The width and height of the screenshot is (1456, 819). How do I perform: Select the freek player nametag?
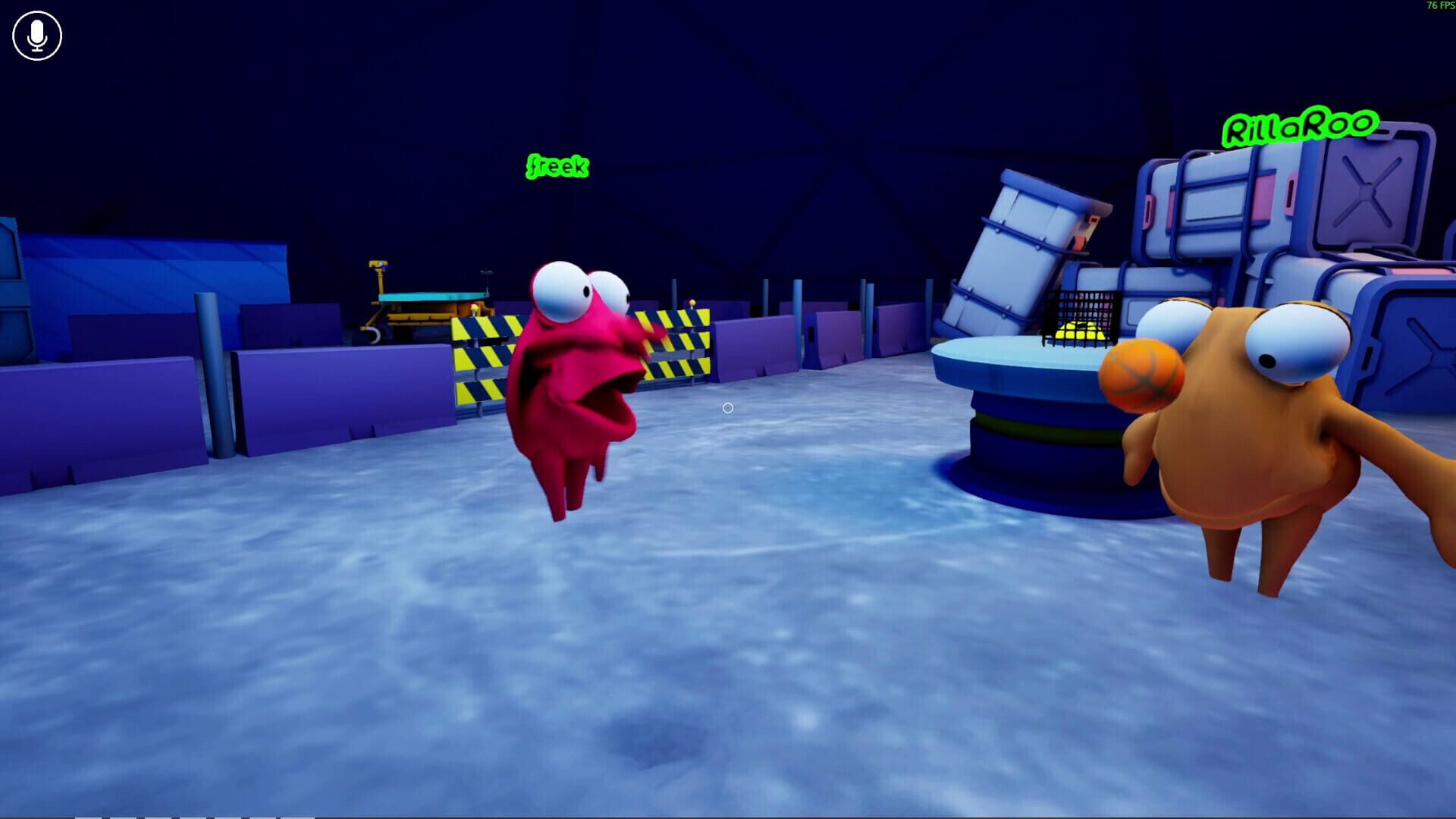pyautogui.click(x=558, y=166)
